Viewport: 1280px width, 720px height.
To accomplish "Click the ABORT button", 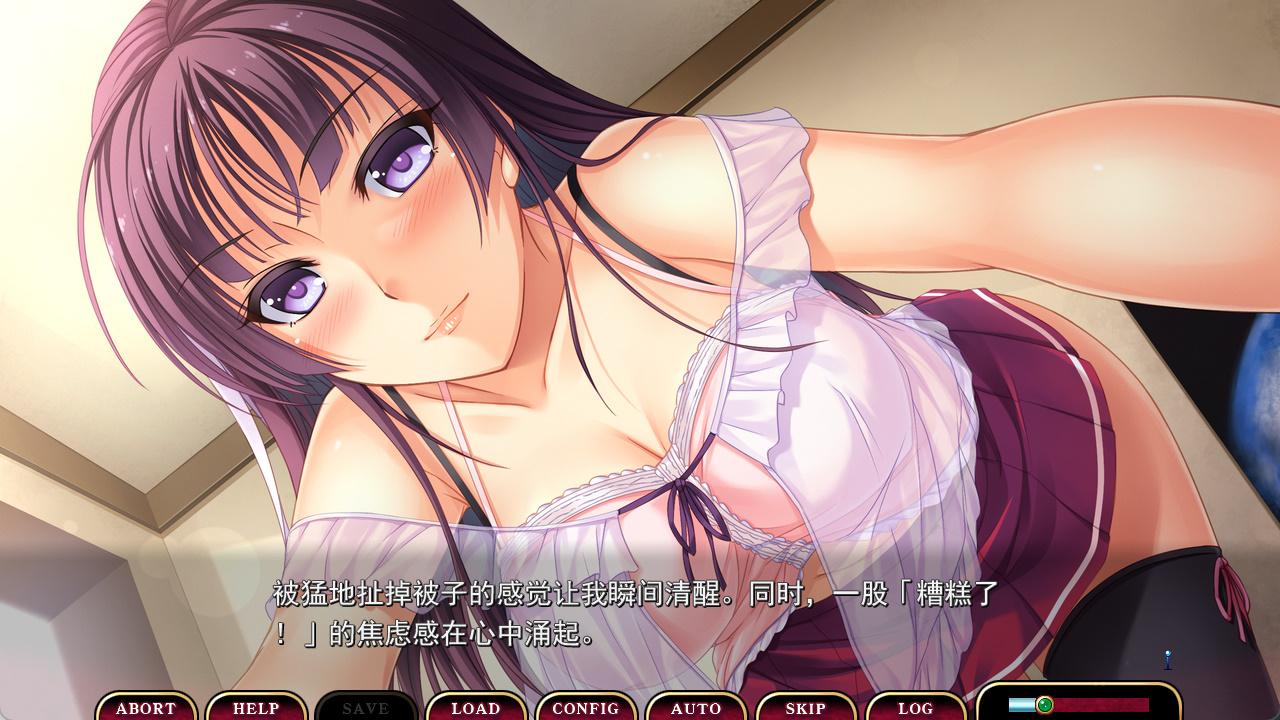I will 146,708.
